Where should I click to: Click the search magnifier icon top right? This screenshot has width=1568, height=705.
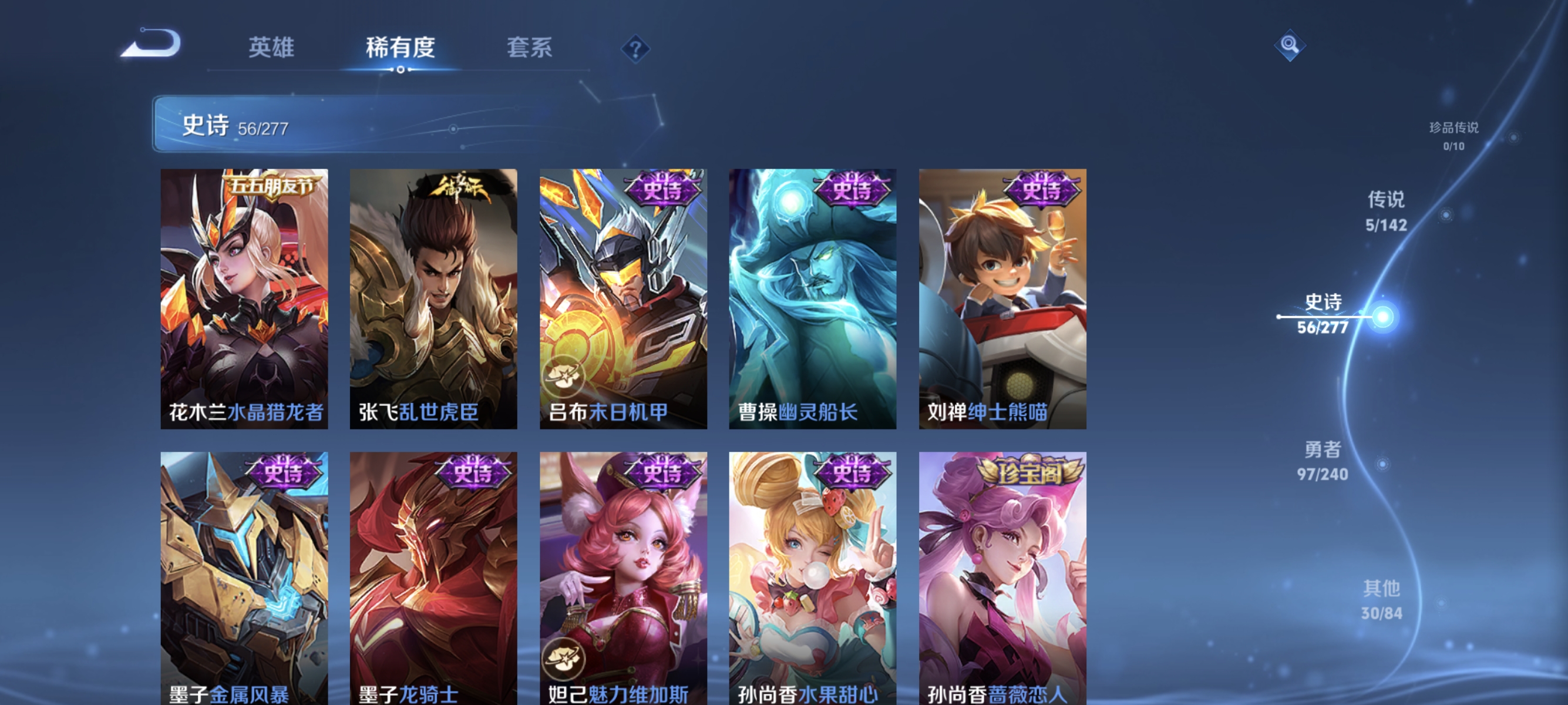pyautogui.click(x=1289, y=45)
